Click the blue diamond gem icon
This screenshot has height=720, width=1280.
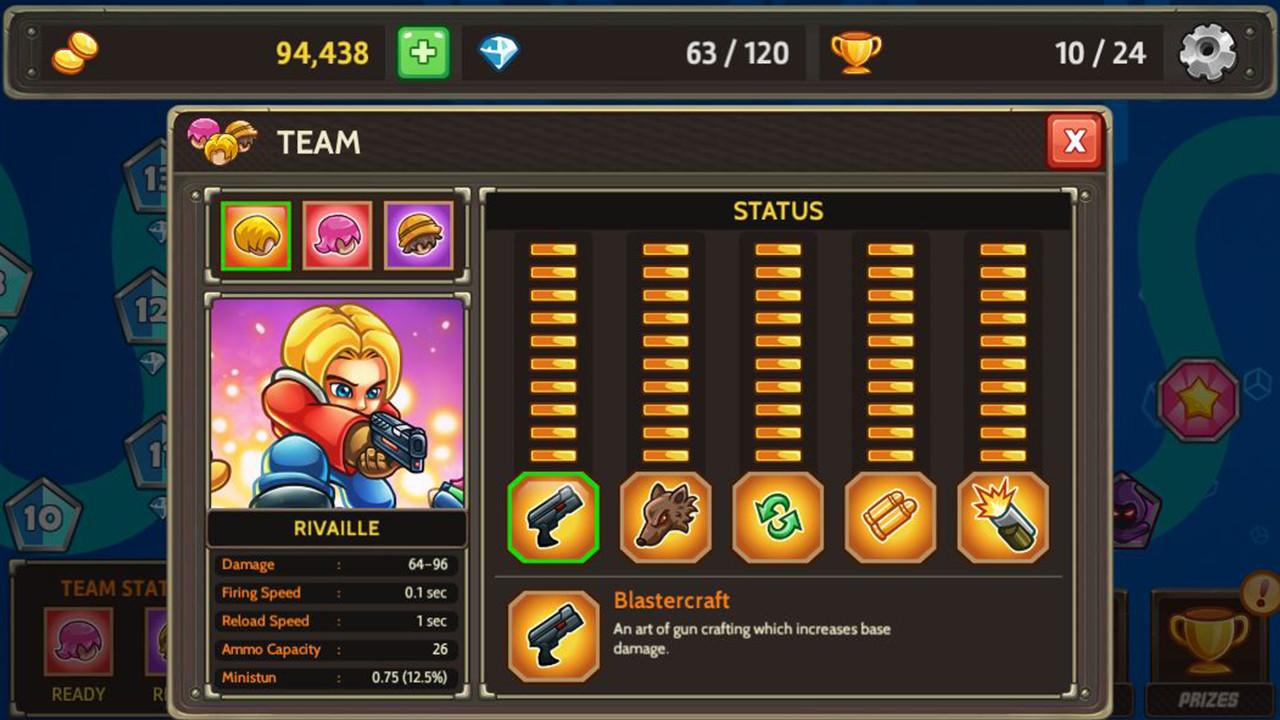pos(500,53)
